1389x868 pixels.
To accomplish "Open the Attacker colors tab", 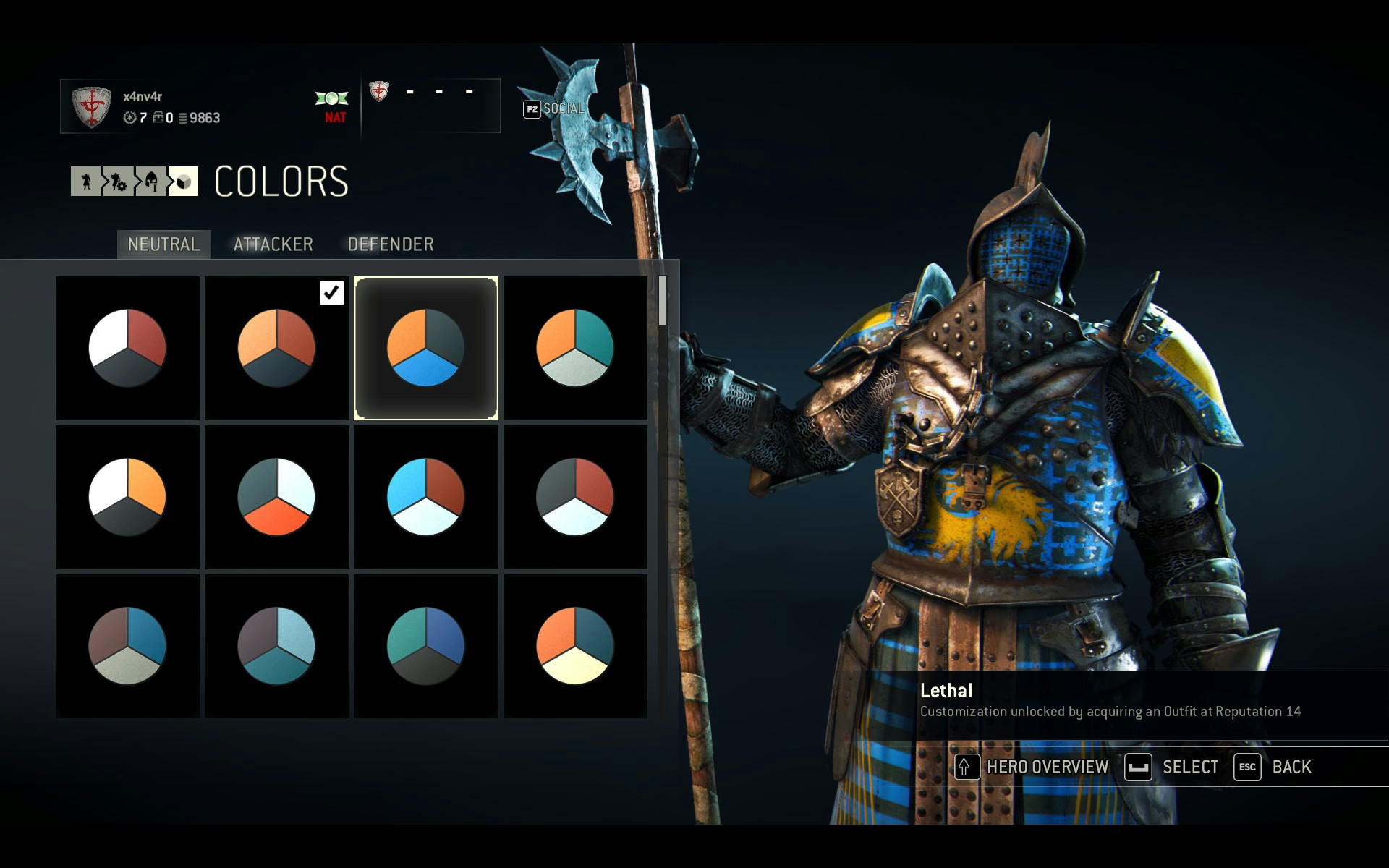I will pos(273,244).
